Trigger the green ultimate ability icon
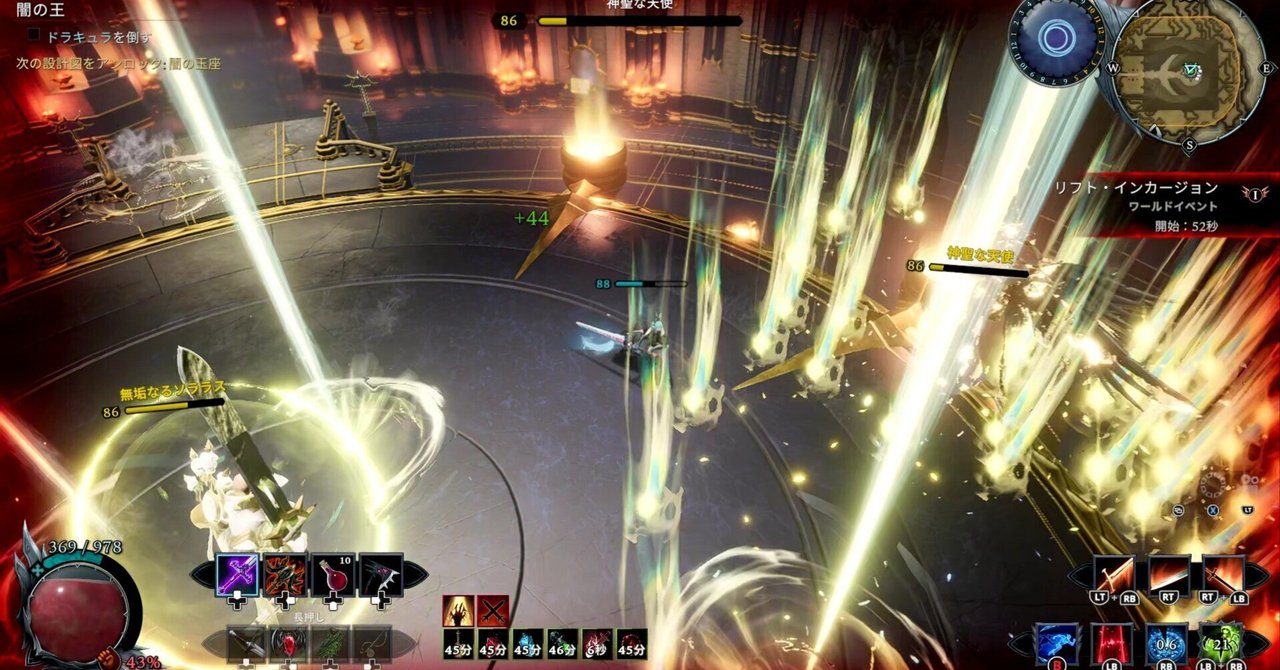 point(1220,644)
